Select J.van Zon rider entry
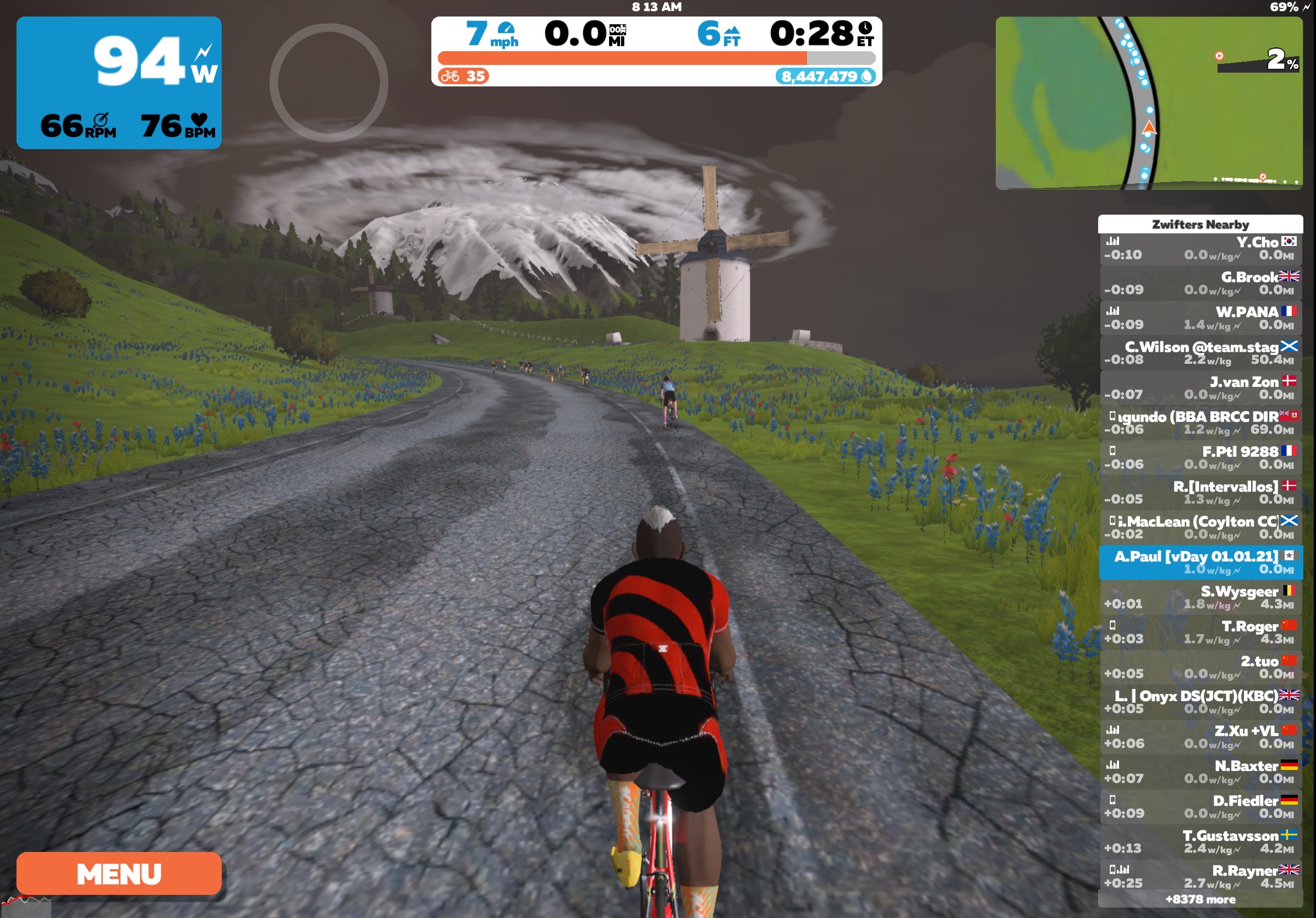 1200,388
